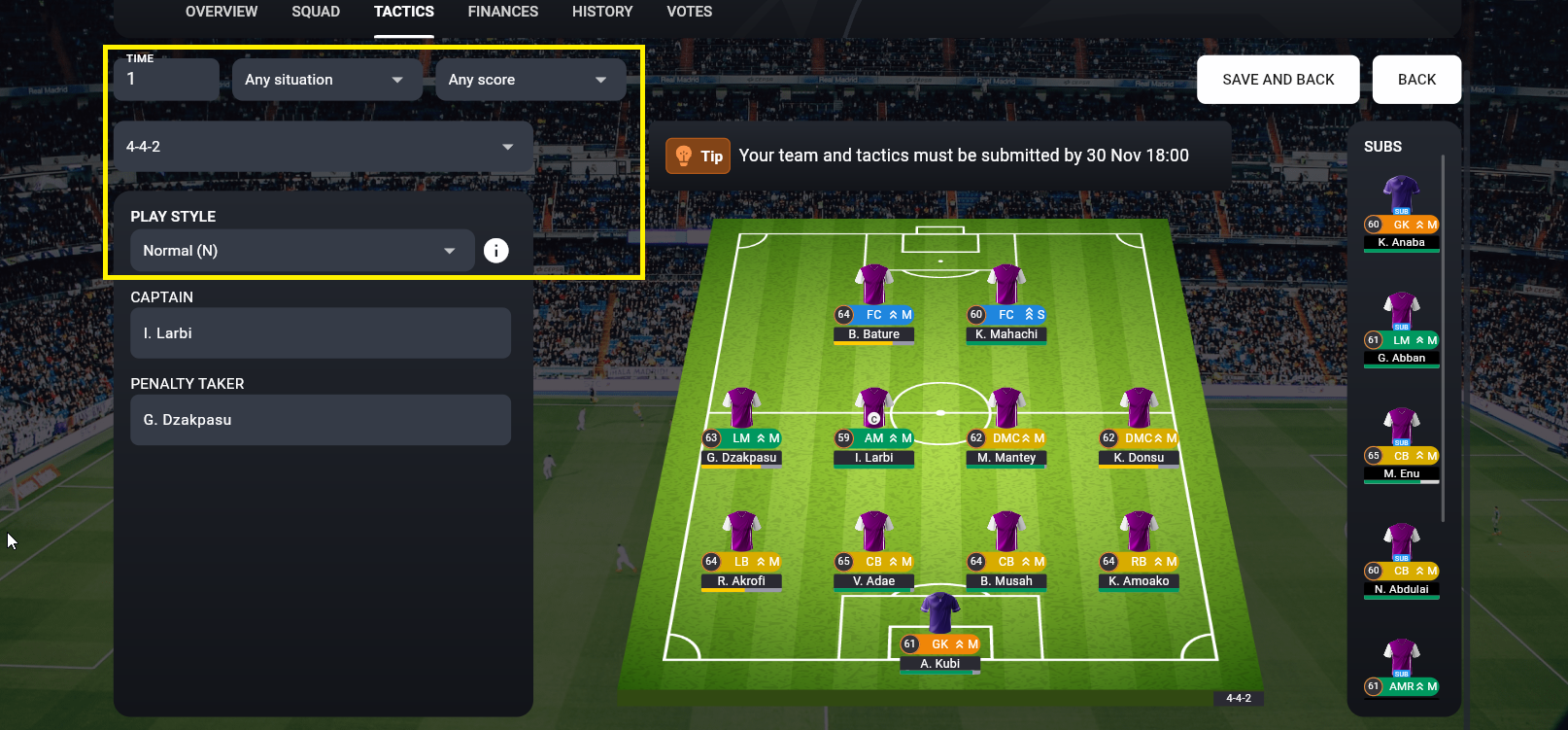Select the Time input field

pos(167,80)
